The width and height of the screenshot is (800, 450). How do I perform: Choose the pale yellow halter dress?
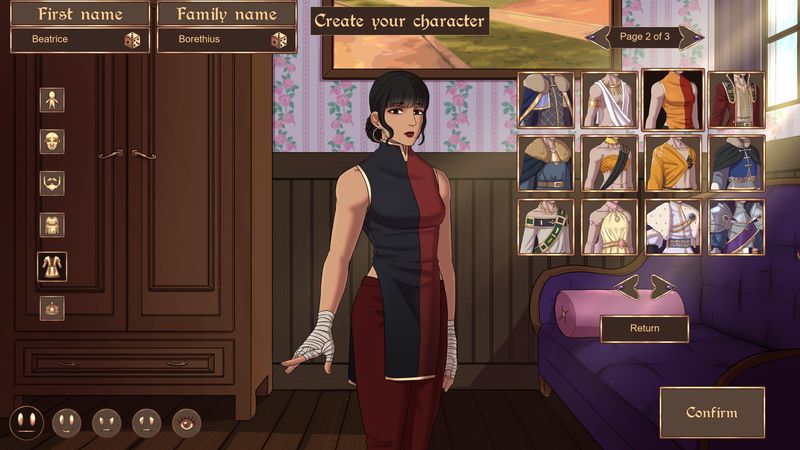pyautogui.click(x=609, y=227)
